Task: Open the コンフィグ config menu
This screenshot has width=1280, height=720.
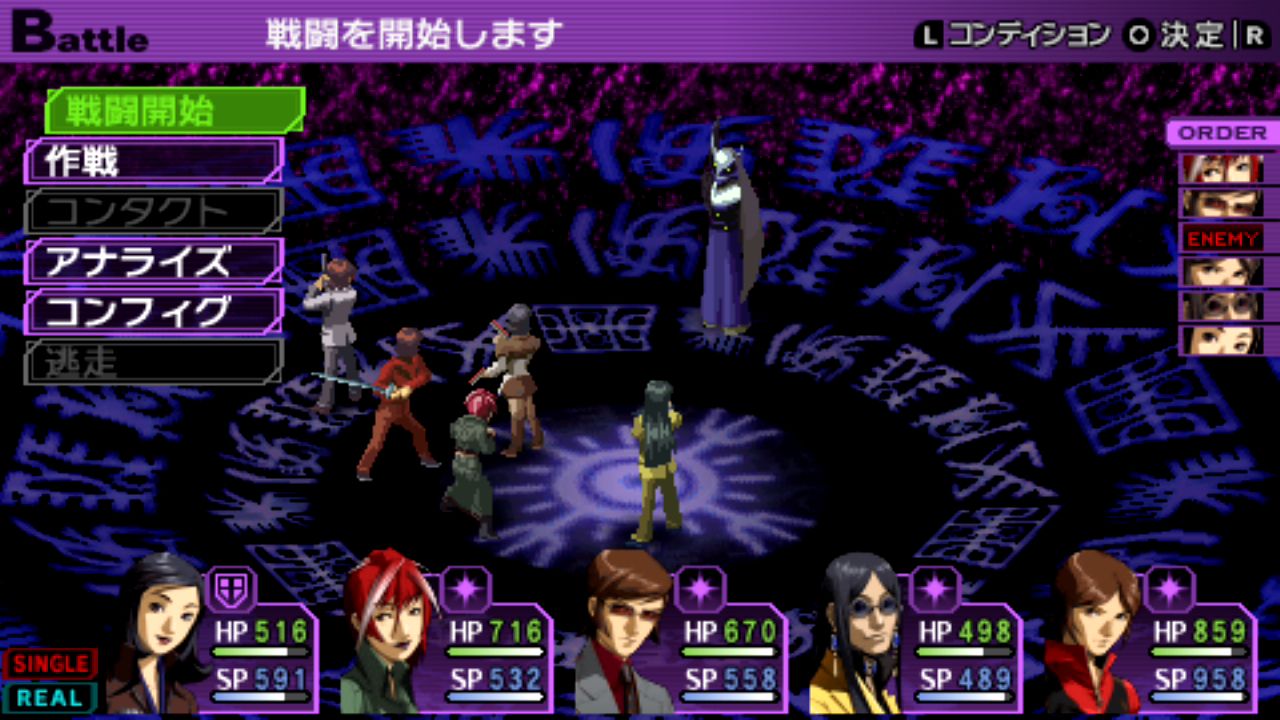Action: tap(153, 312)
